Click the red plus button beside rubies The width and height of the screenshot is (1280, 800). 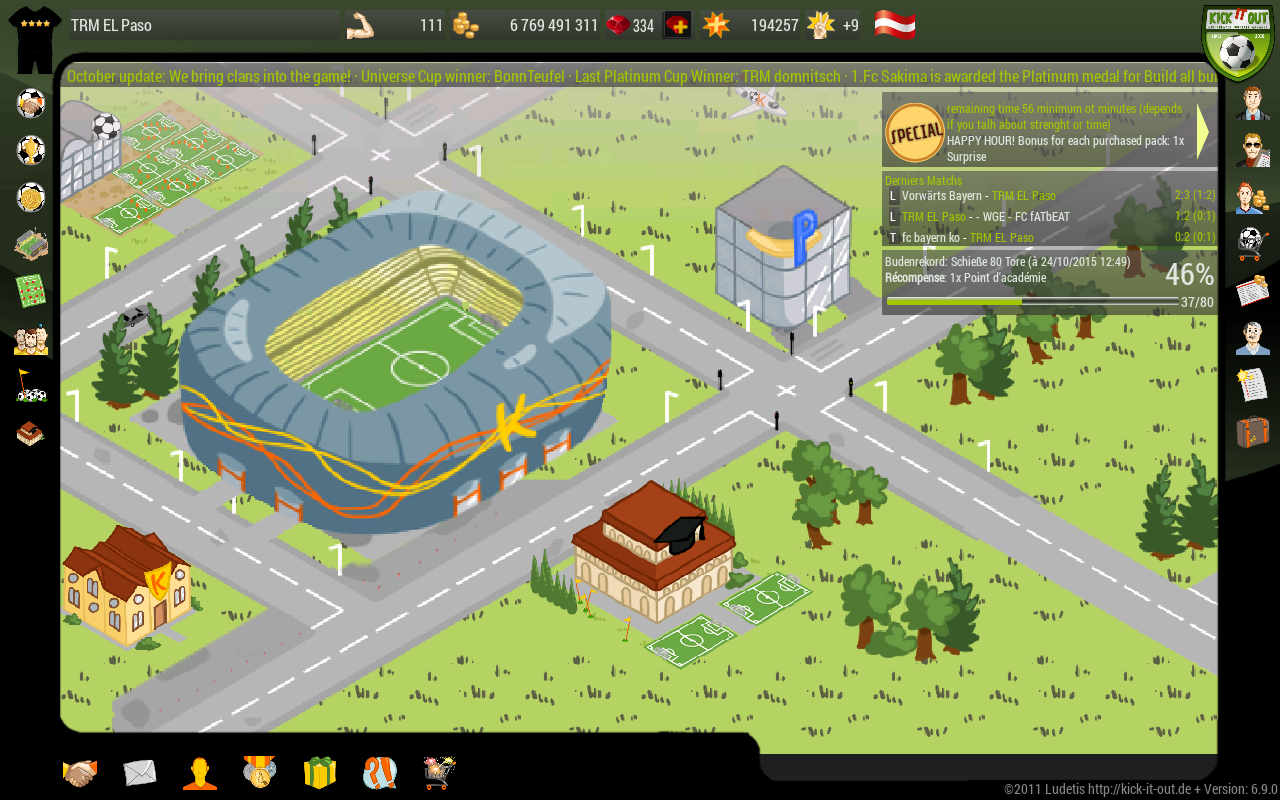click(677, 25)
